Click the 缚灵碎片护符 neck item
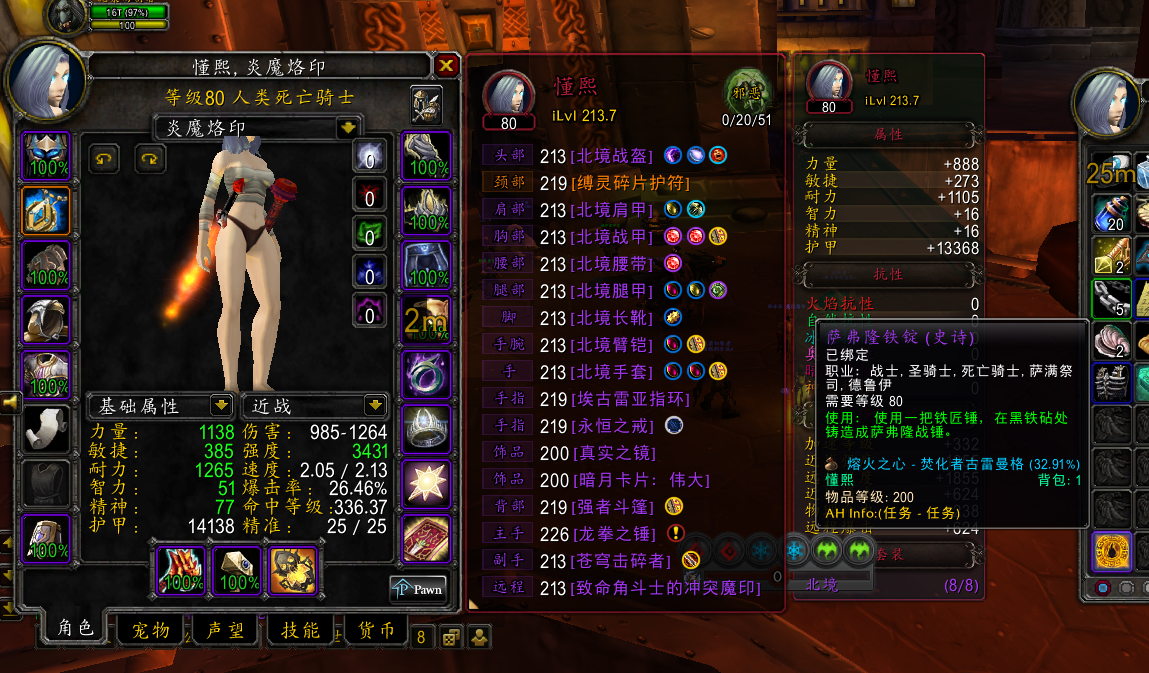Viewport: 1149px width, 673px height. [x=630, y=183]
